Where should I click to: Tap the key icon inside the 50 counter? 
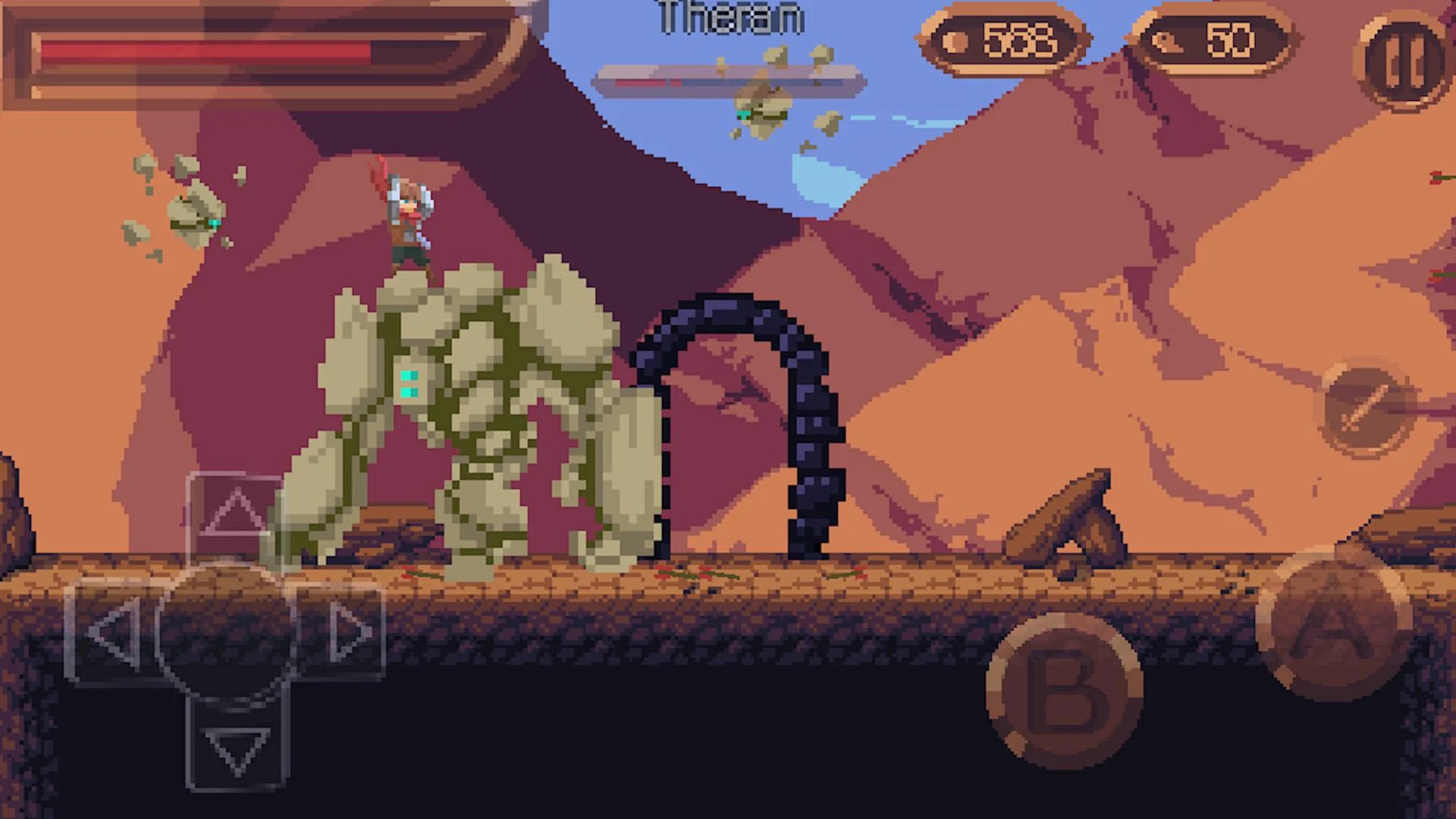[1166, 42]
